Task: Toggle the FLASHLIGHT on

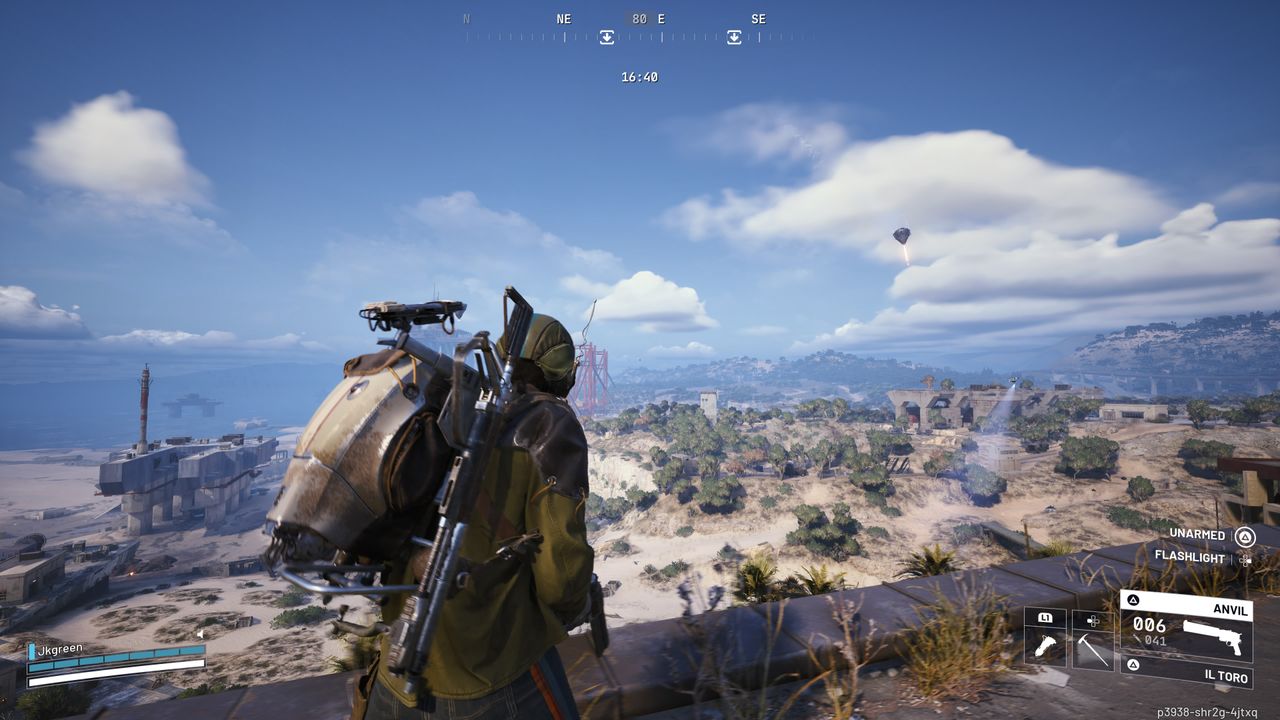Action: [x=1190, y=557]
